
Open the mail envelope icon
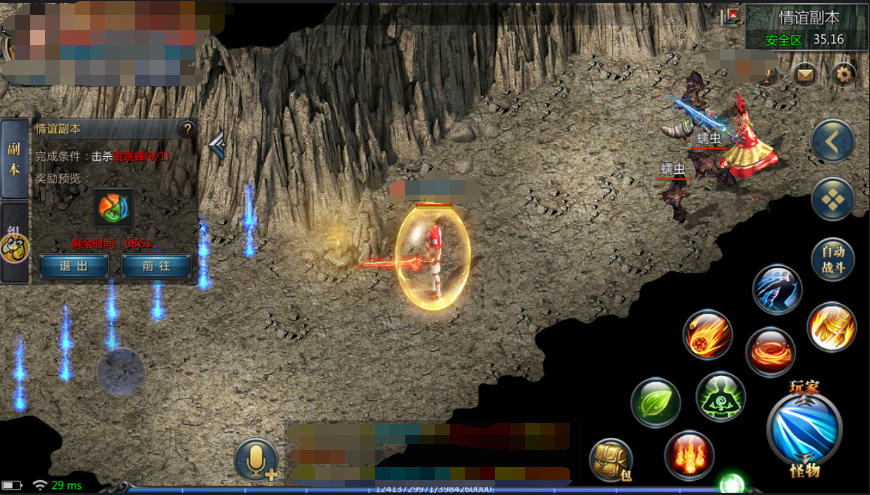click(x=805, y=74)
